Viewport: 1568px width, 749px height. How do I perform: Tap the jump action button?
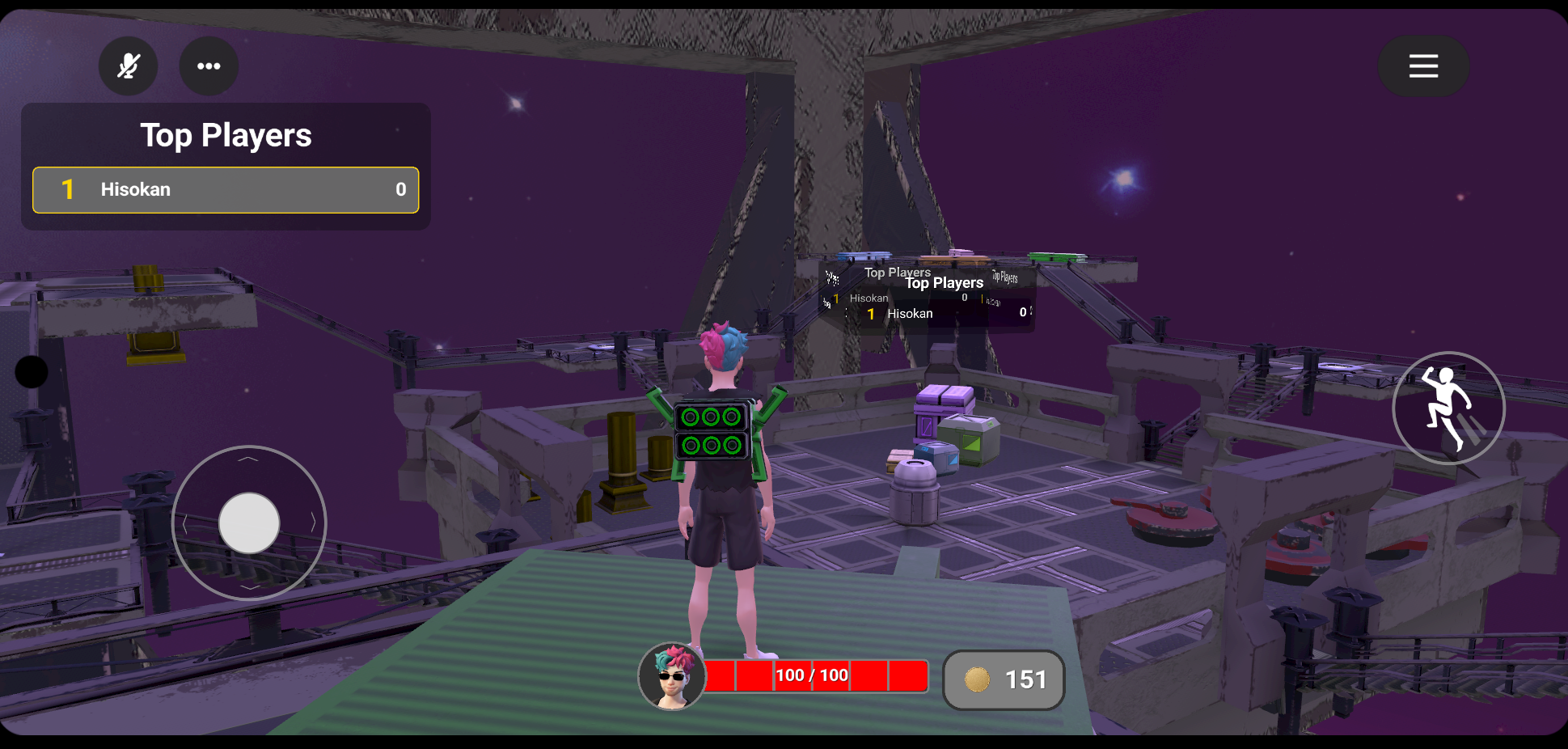point(1448,408)
